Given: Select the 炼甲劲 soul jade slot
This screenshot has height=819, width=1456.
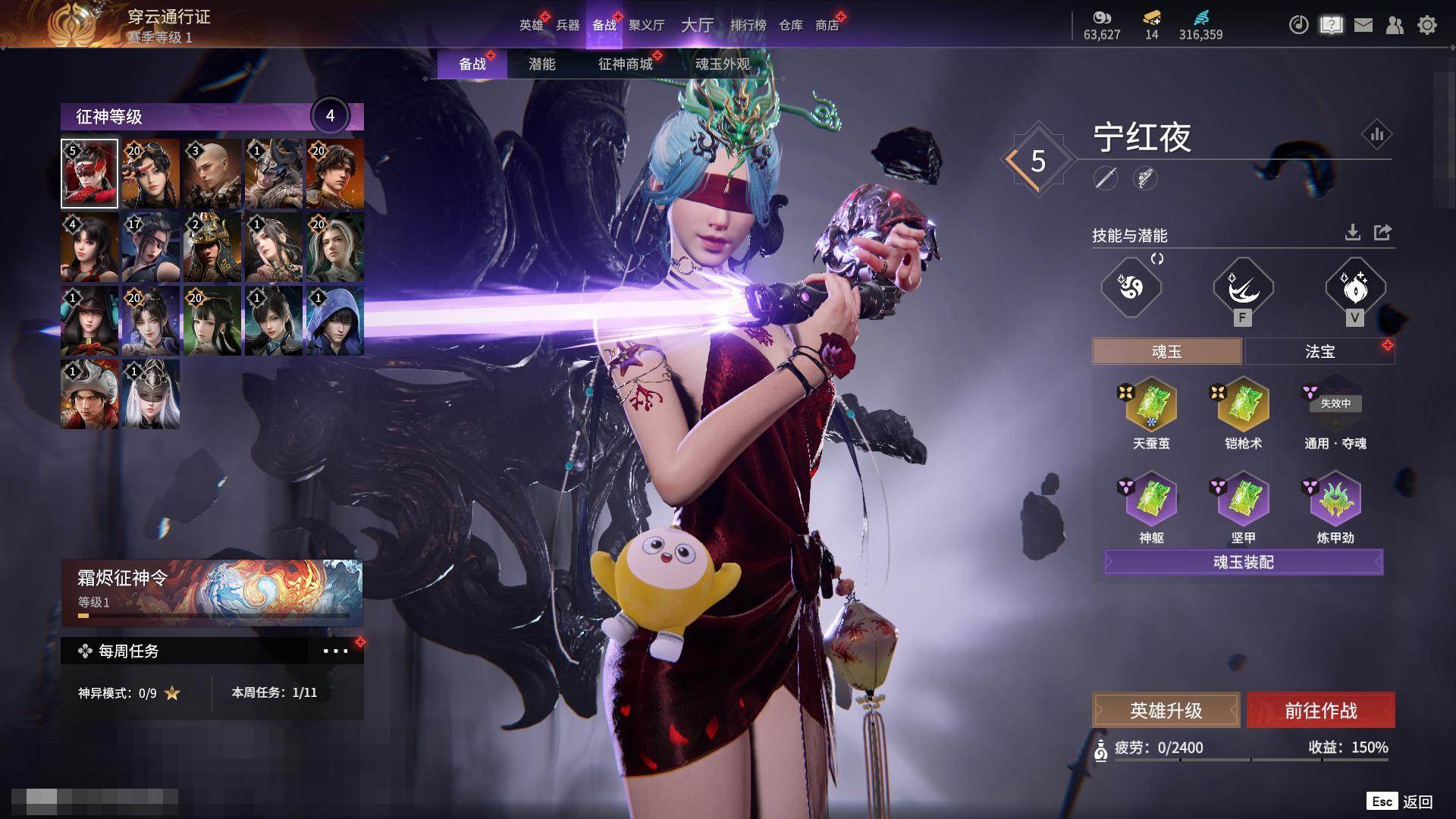Looking at the screenshot, I should pyautogui.click(x=1335, y=499).
